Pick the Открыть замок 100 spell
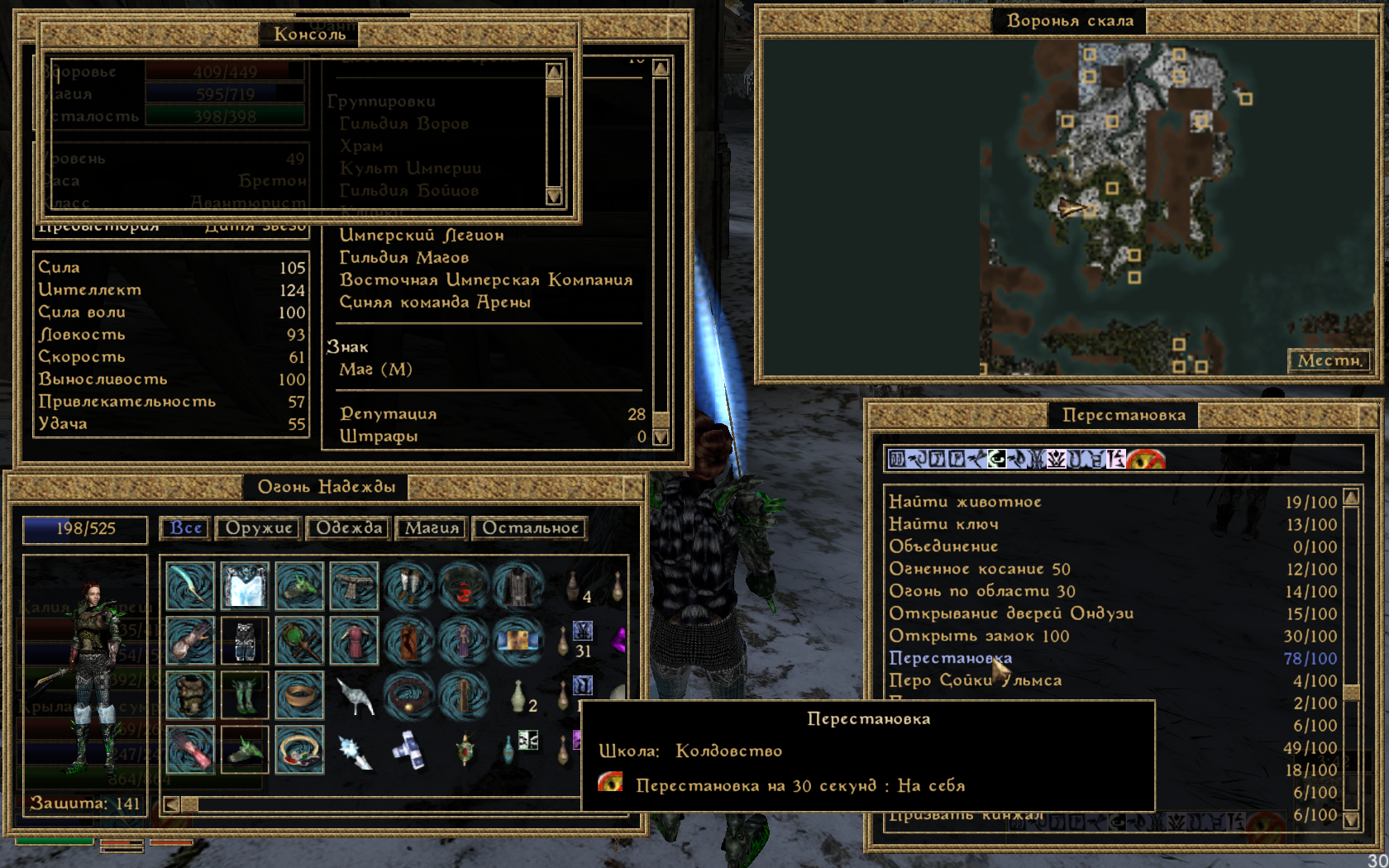Viewport: 1389px width, 868px height. click(x=979, y=636)
